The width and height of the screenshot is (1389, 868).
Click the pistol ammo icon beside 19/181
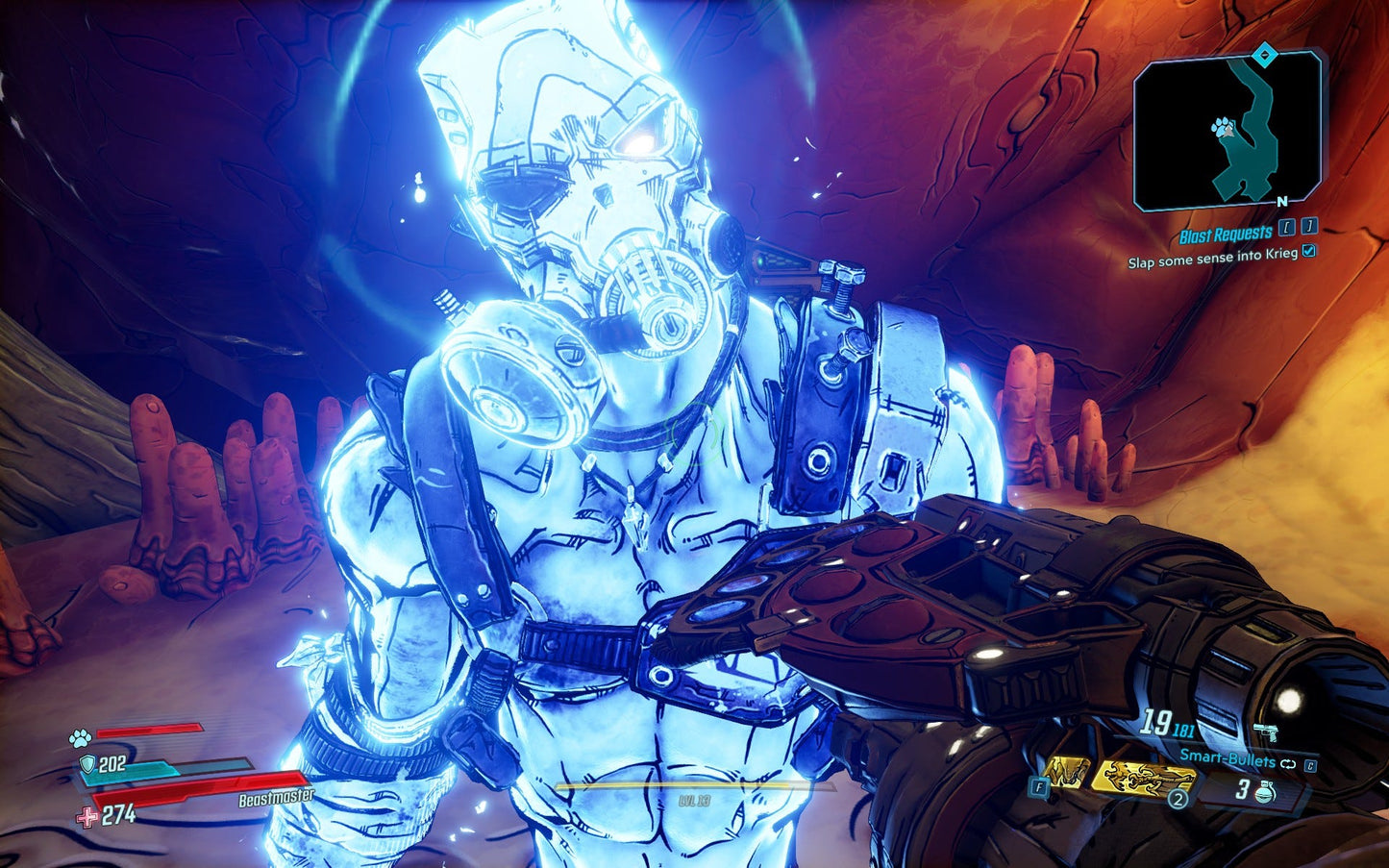point(1267,732)
